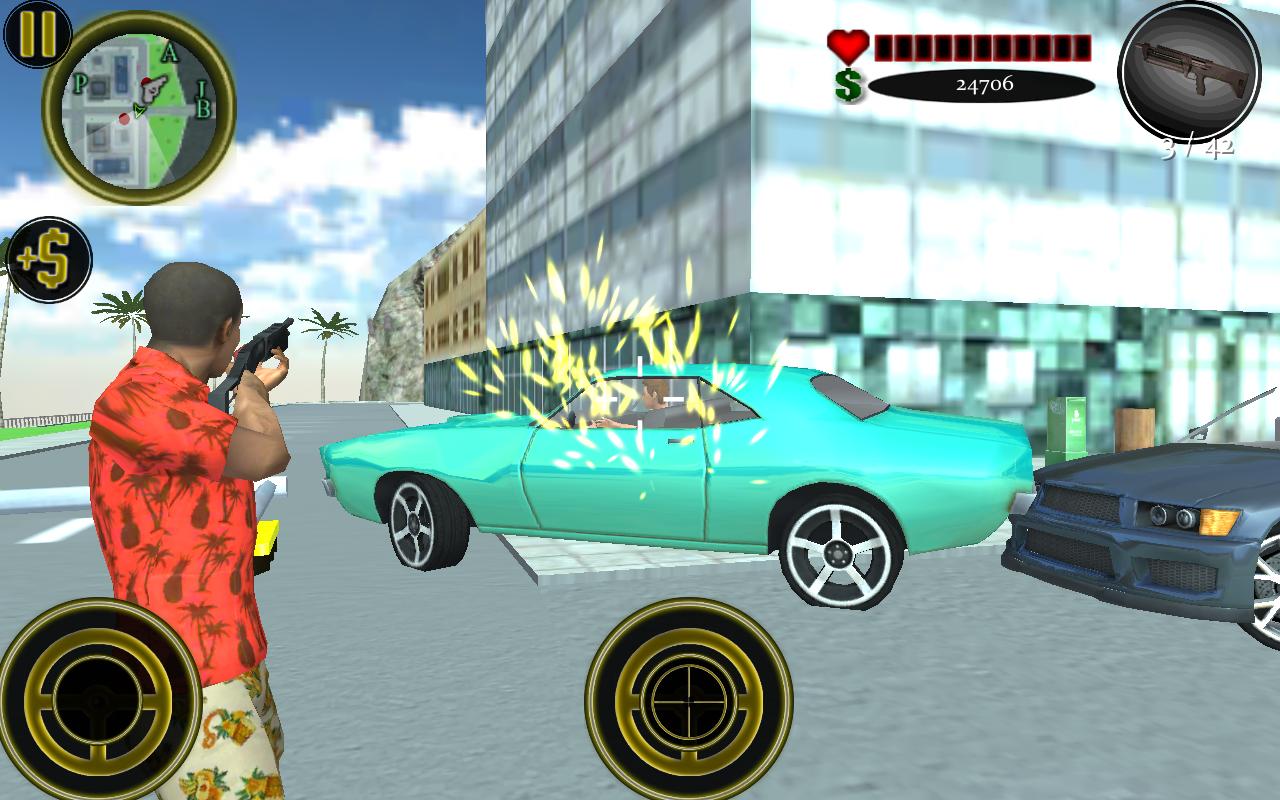Tap the P parking marker on minimap
1280x800 pixels.
(82, 82)
